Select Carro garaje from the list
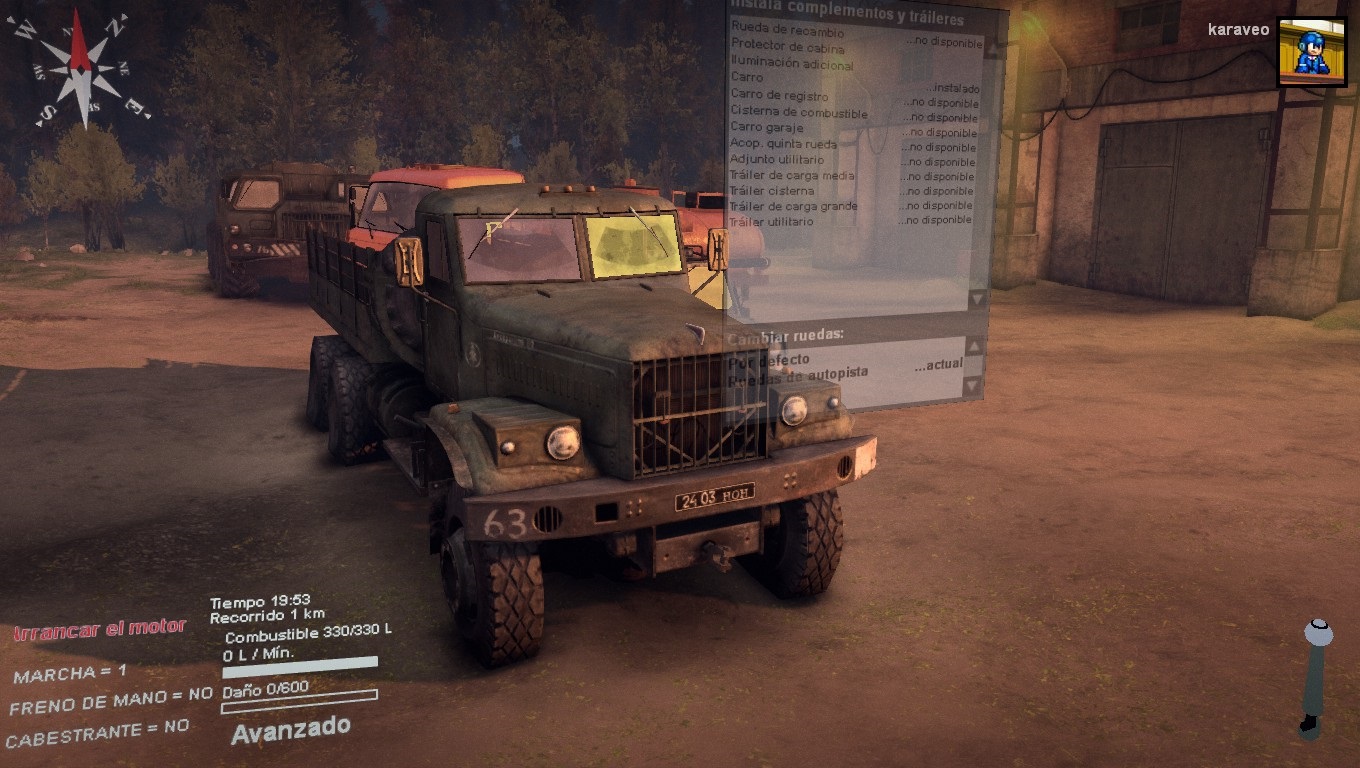Viewport: 1360px width, 768px height. [770, 128]
